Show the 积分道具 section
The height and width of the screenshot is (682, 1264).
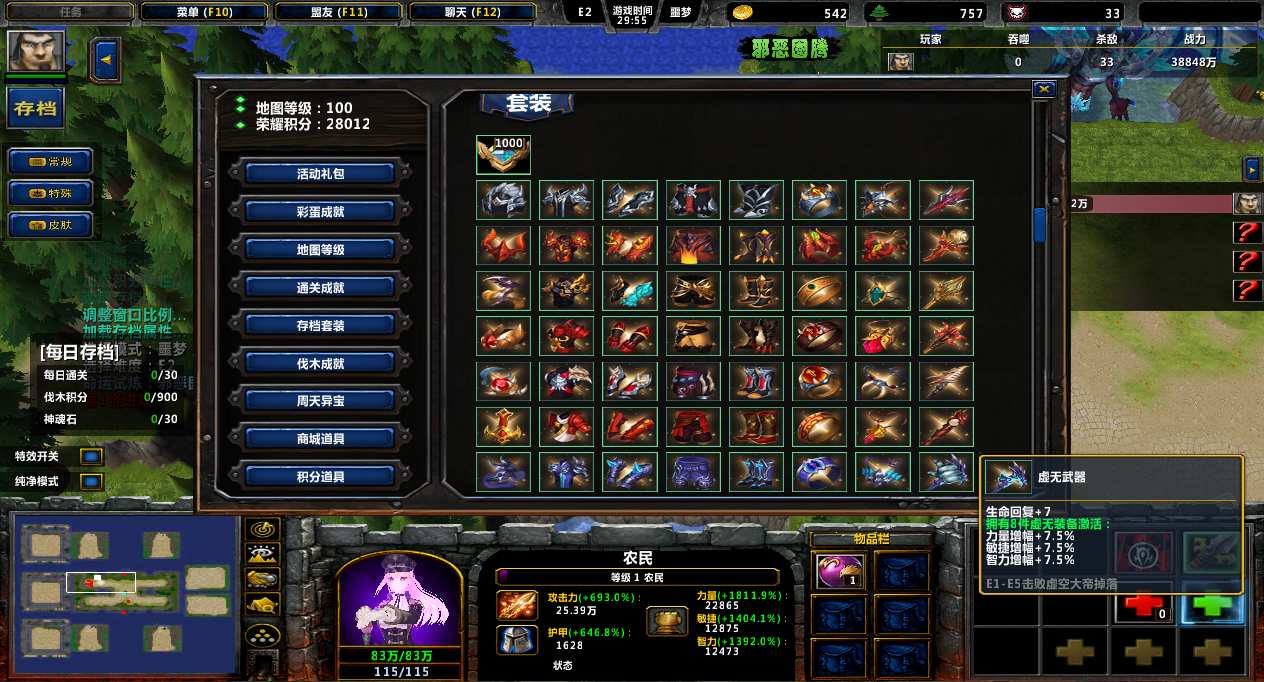[320, 476]
